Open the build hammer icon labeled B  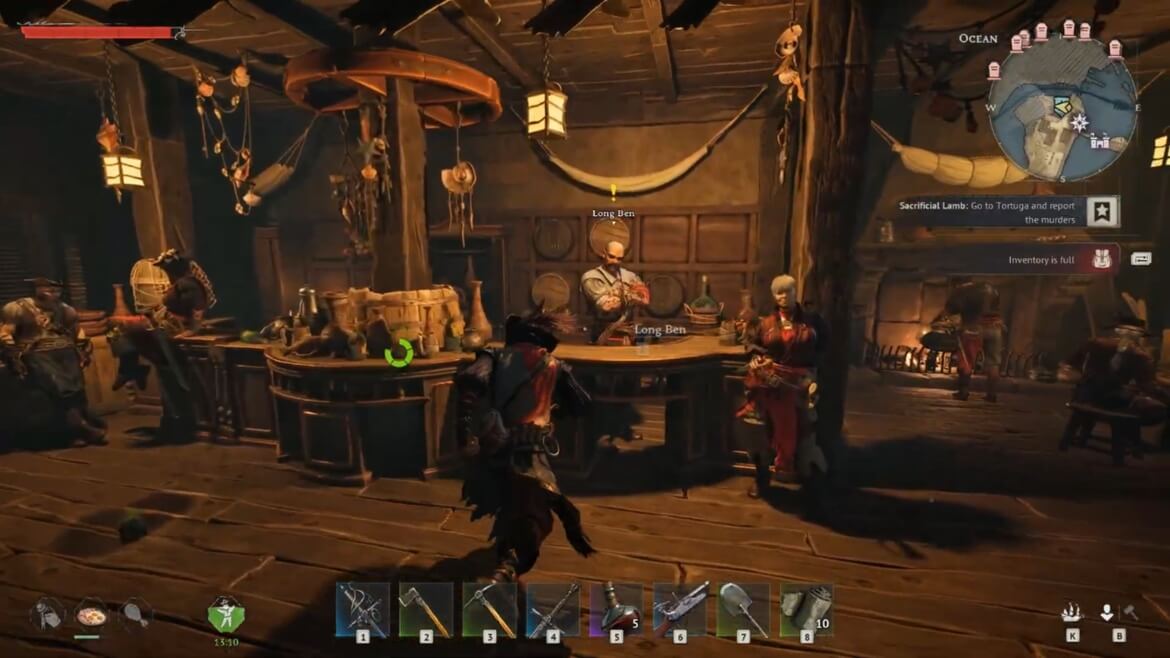tap(1118, 613)
